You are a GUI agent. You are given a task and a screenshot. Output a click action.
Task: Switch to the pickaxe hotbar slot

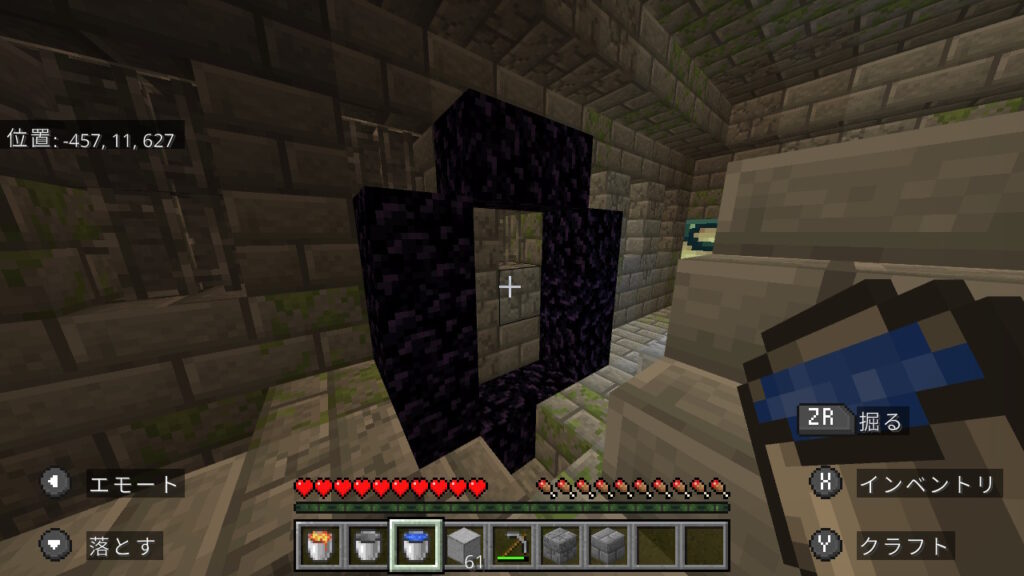(511, 545)
